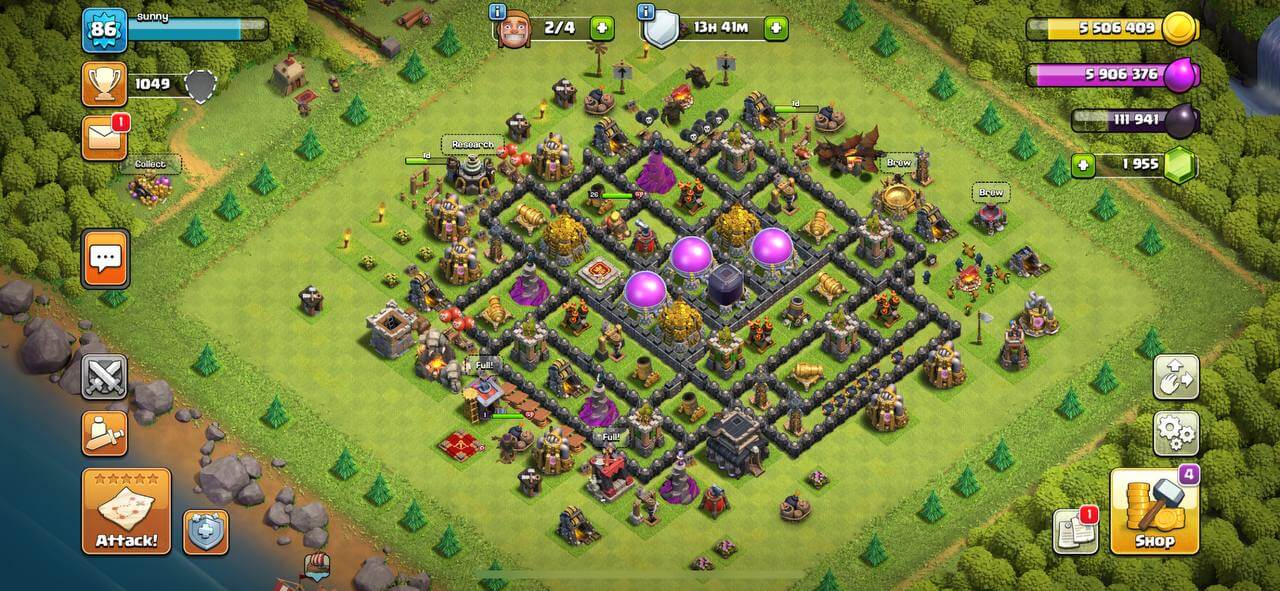Open the crossed swords clan war button
1280x591 pixels.
[104, 377]
